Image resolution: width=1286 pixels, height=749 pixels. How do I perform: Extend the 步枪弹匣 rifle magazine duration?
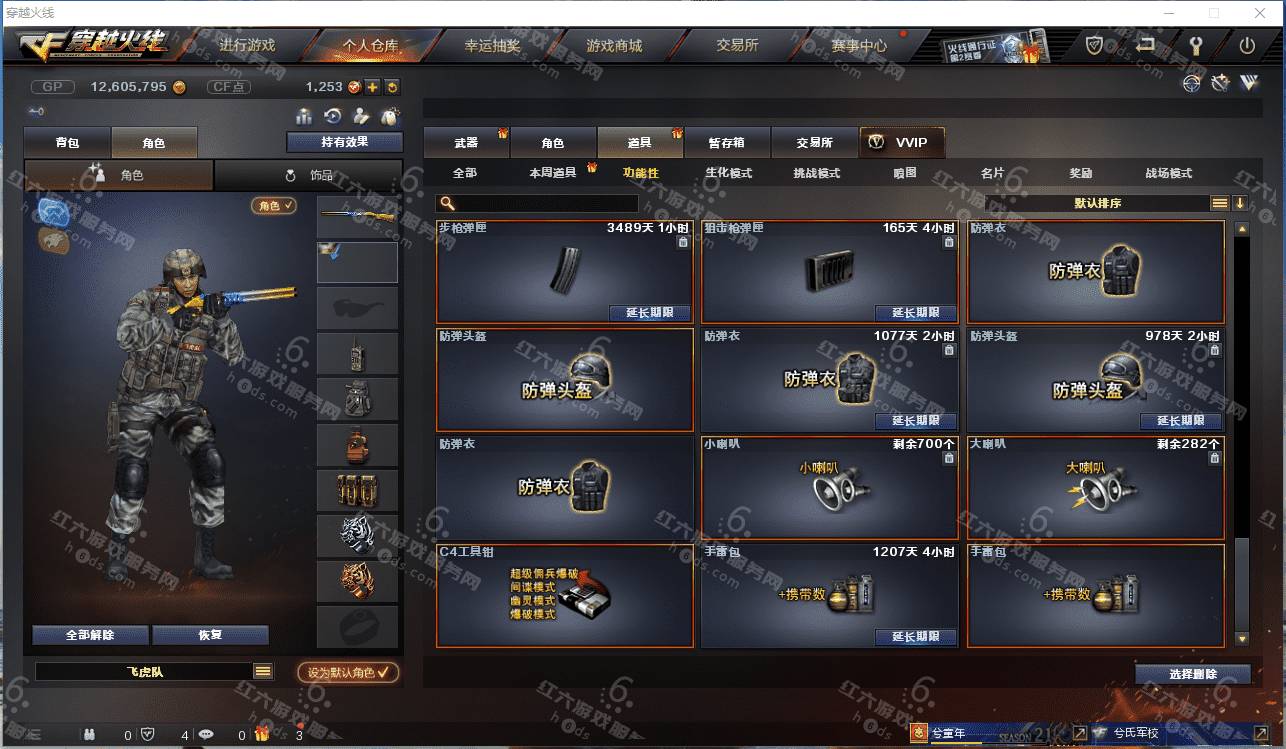649,313
